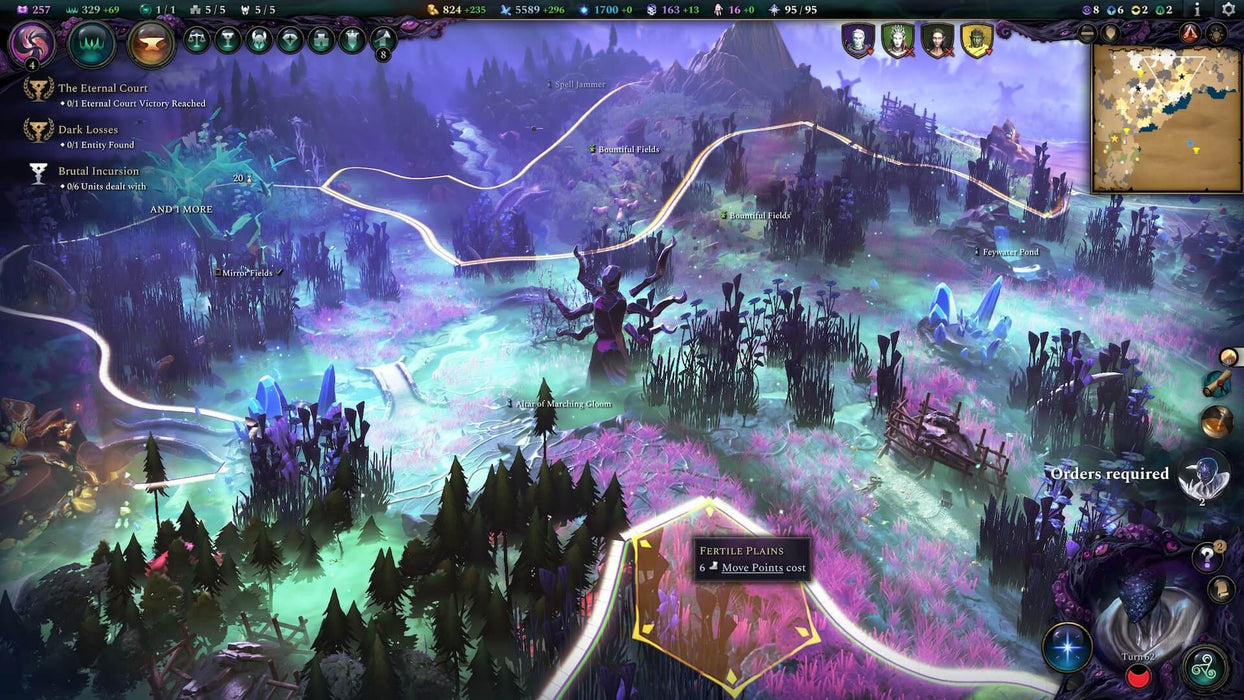This screenshot has height=700, width=1244.
Task: Open the balance scales diplomacy icon
Action: pyautogui.click(x=197, y=40)
